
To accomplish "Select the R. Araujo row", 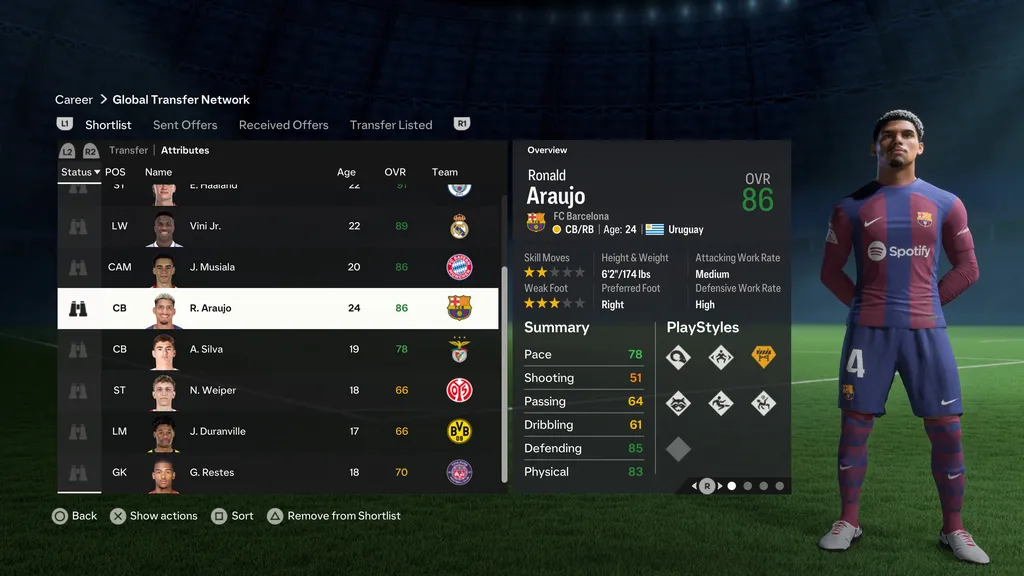I will point(278,308).
